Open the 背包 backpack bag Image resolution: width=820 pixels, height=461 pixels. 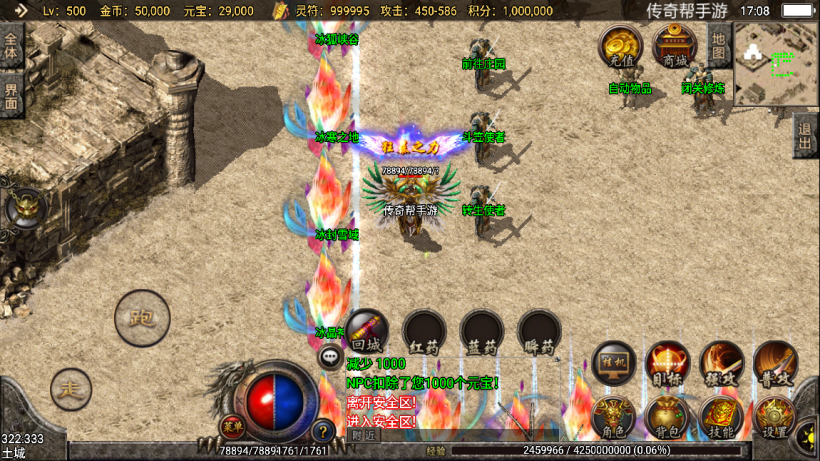pyautogui.click(x=667, y=418)
